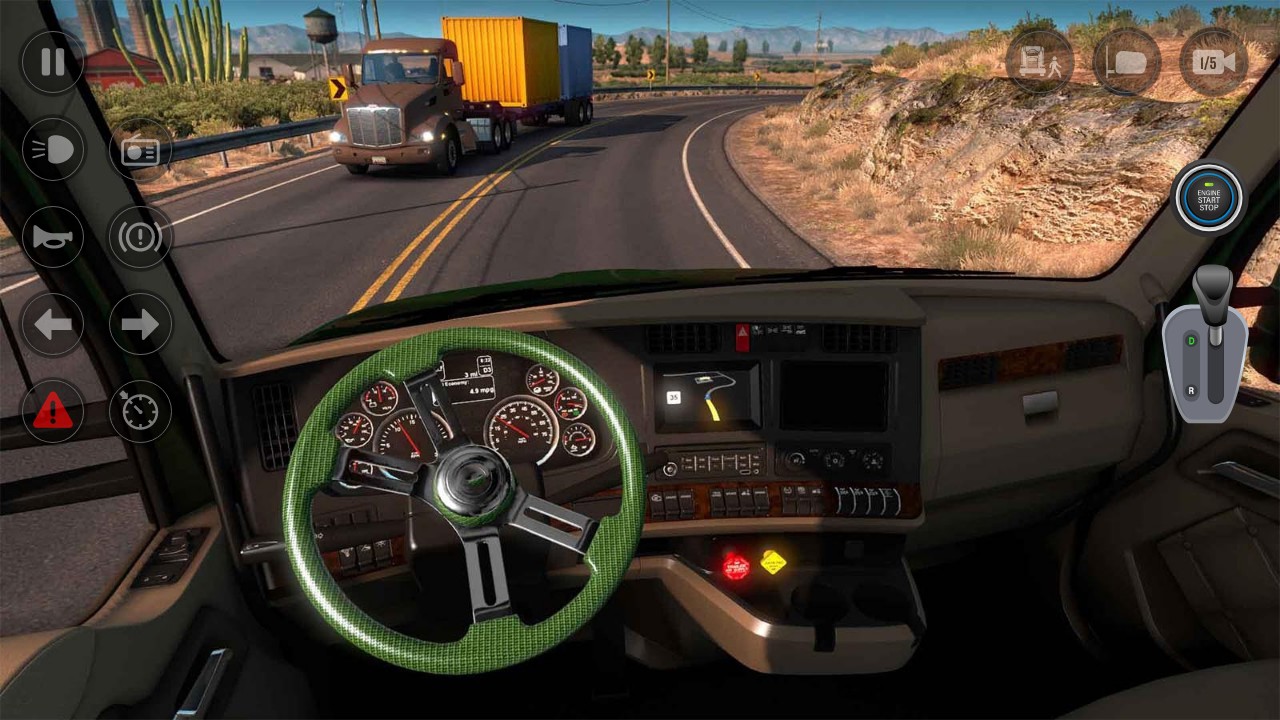Steer left with the arrow control

pyautogui.click(x=52, y=323)
